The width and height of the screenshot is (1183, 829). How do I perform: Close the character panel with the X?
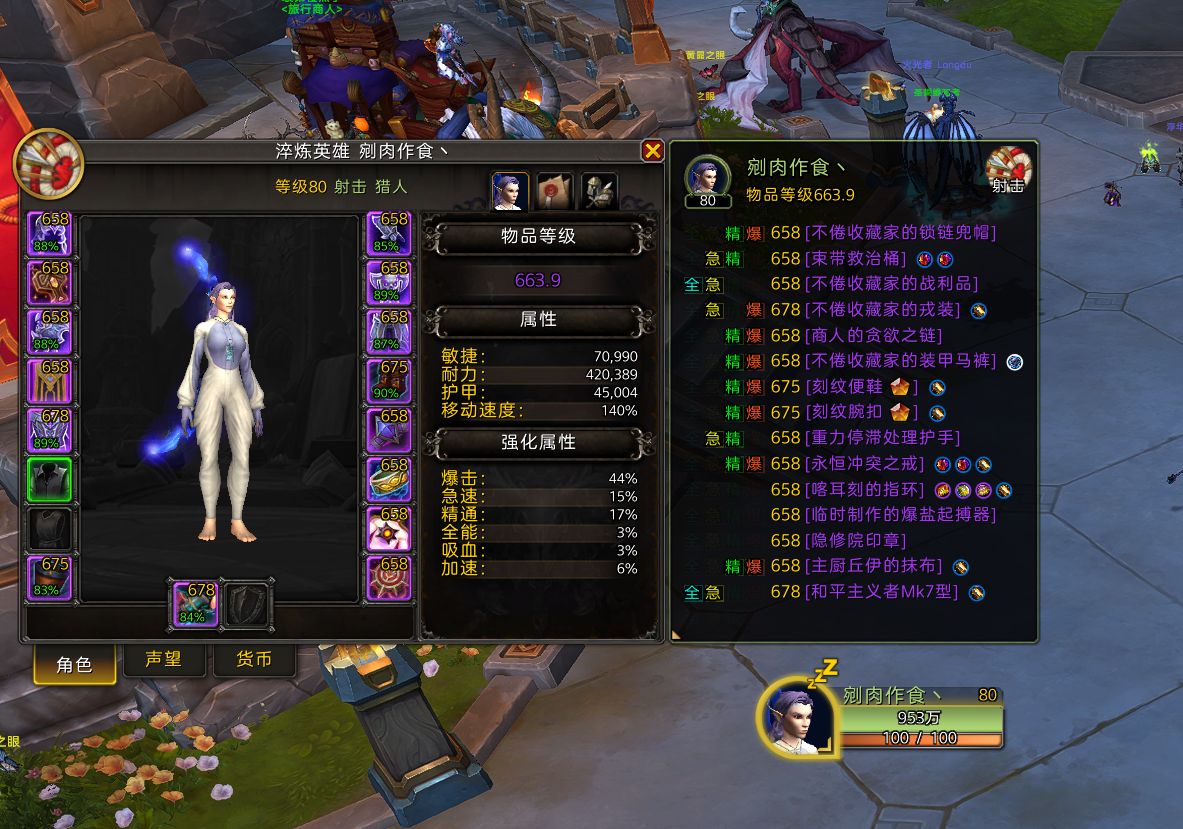[652, 151]
